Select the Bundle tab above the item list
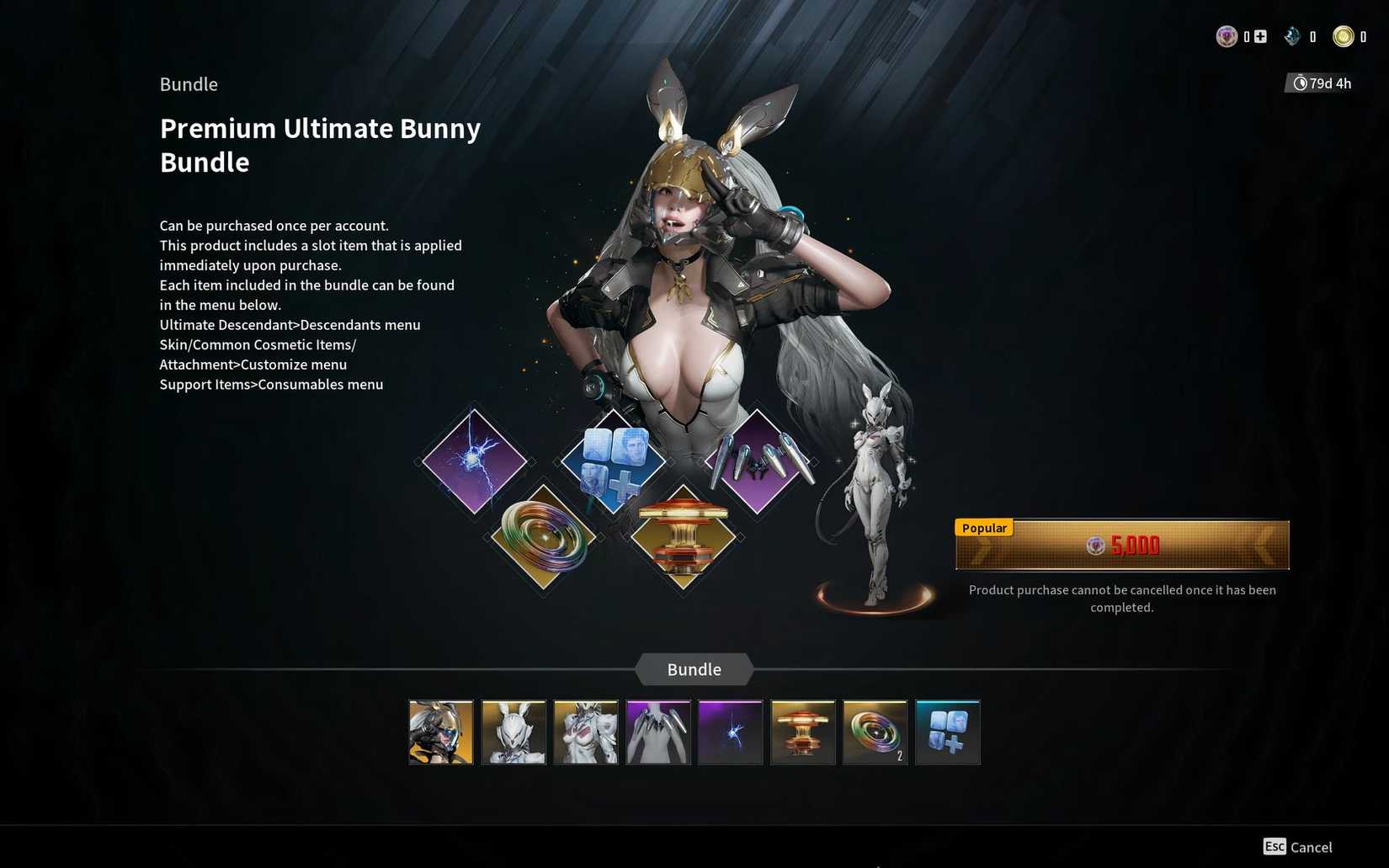The image size is (1389, 868). click(693, 669)
